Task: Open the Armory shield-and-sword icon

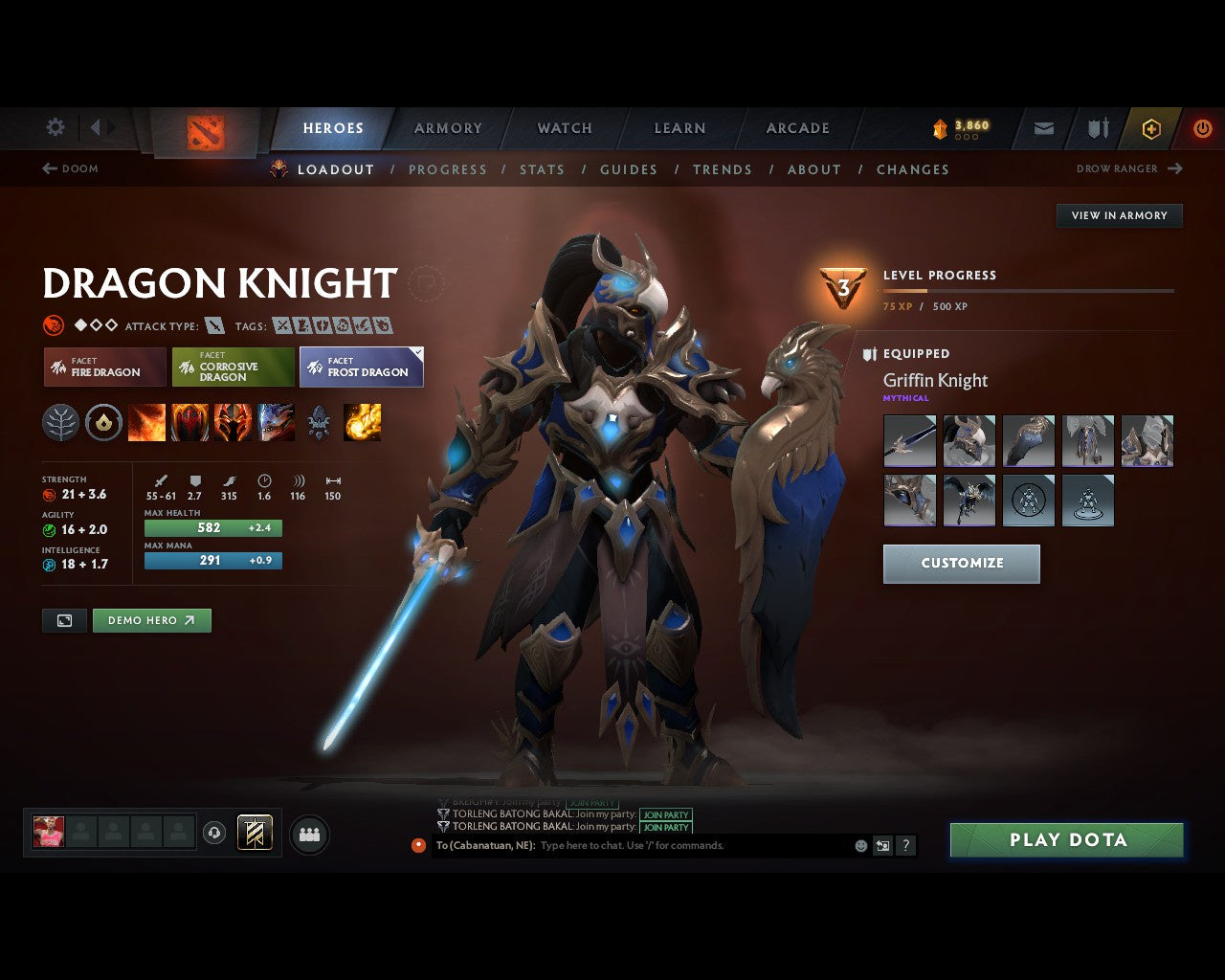Action: point(1097,128)
